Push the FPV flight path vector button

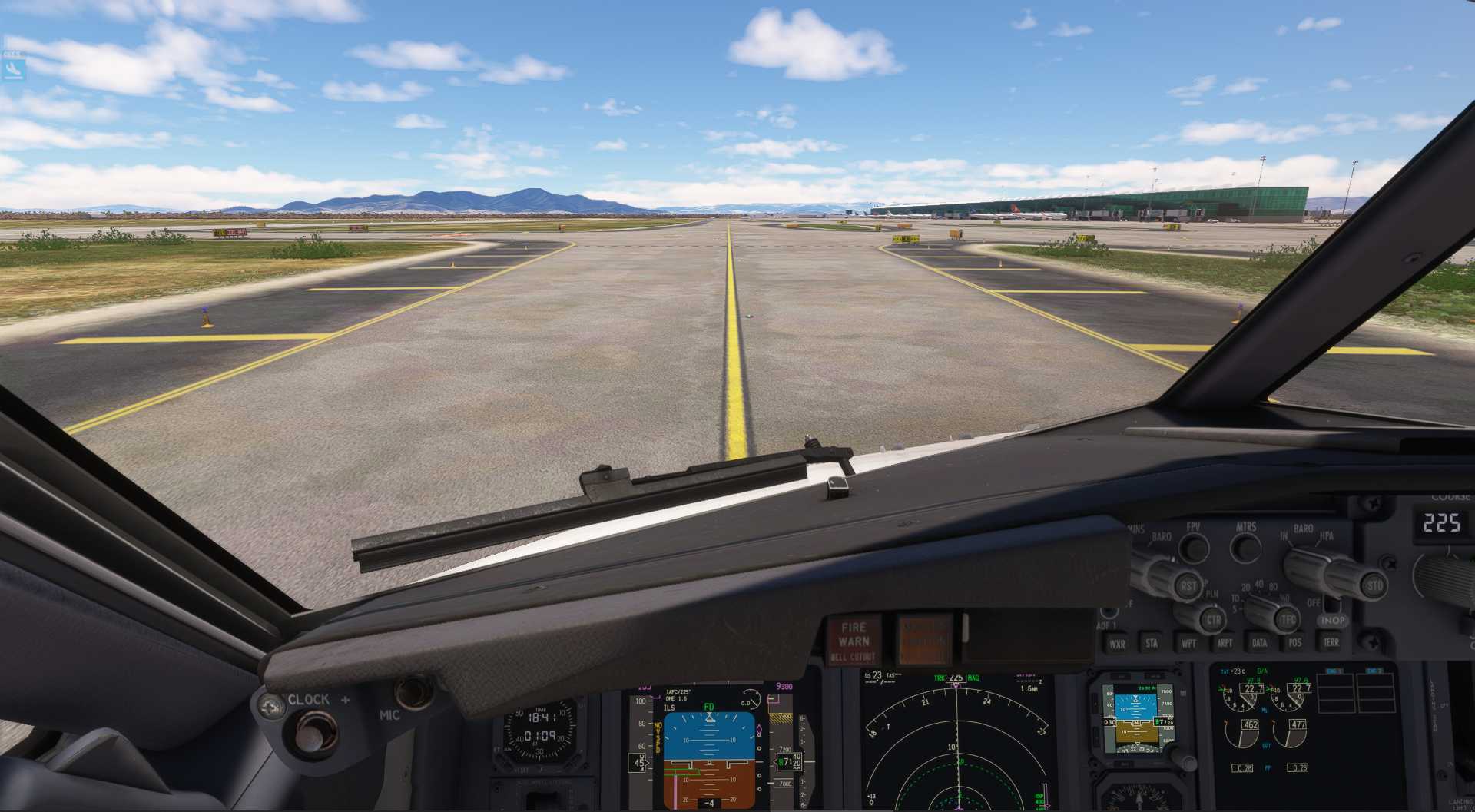coord(1193,546)
